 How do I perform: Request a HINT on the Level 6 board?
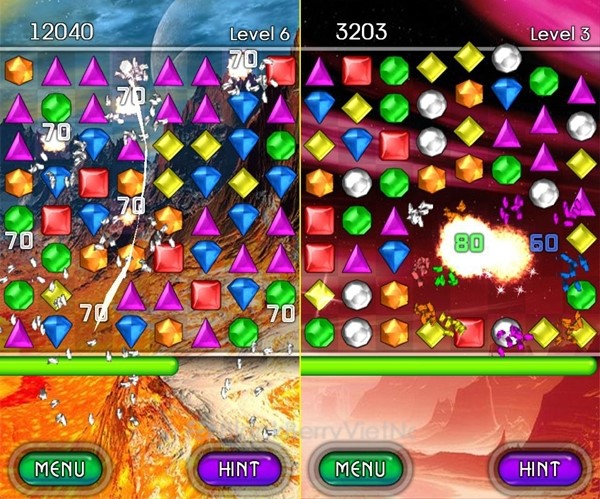[x=238, y=468]
